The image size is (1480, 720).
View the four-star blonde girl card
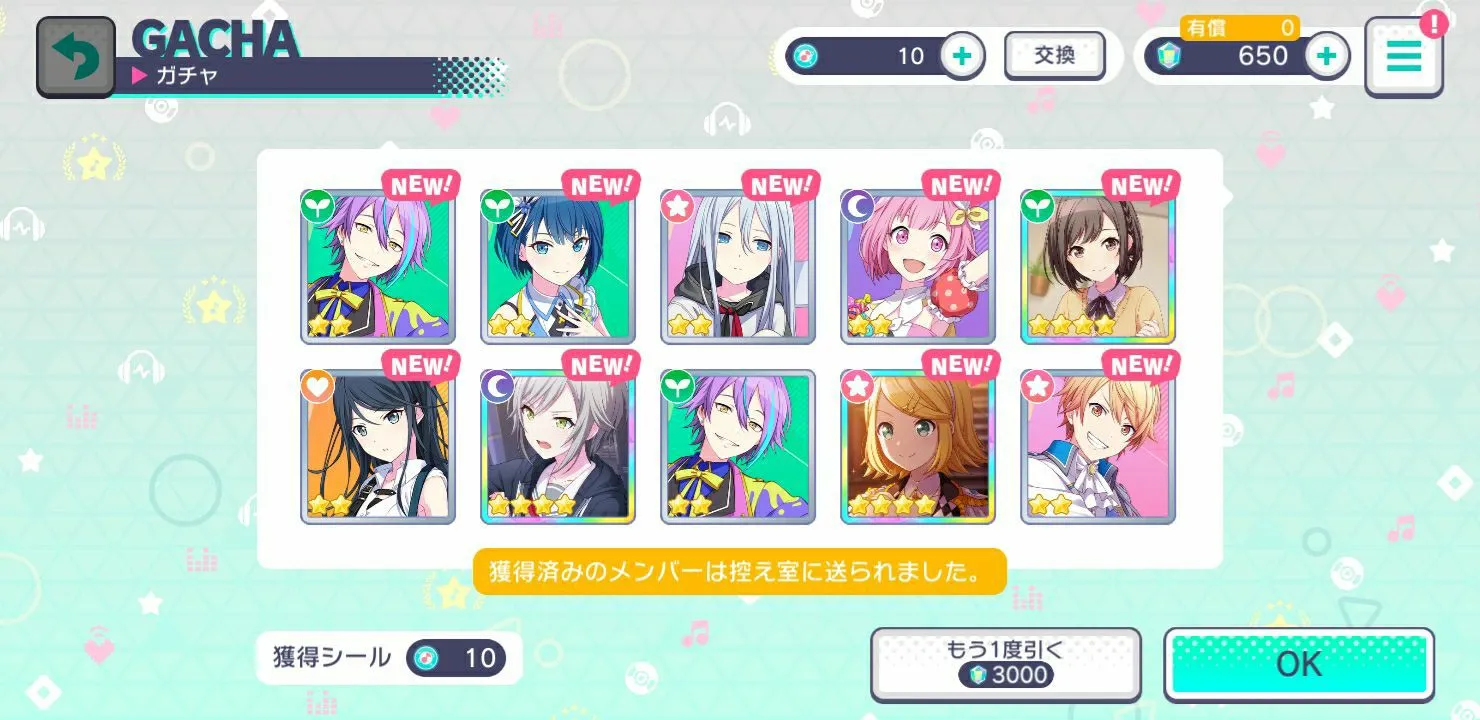pyautogui.click(x=917, y=446)
